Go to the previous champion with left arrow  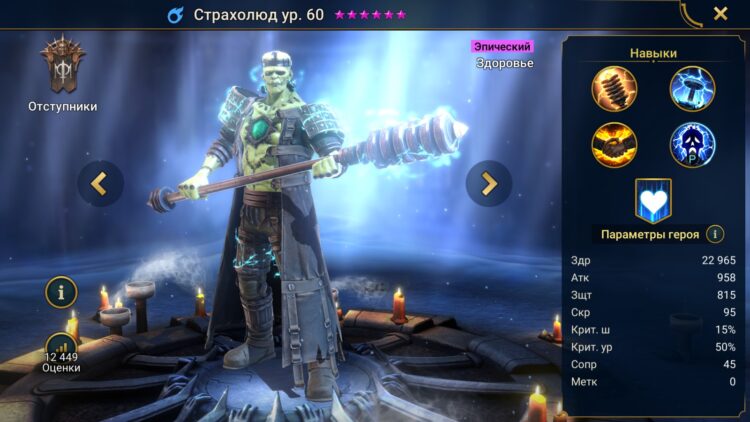(100, 183)
